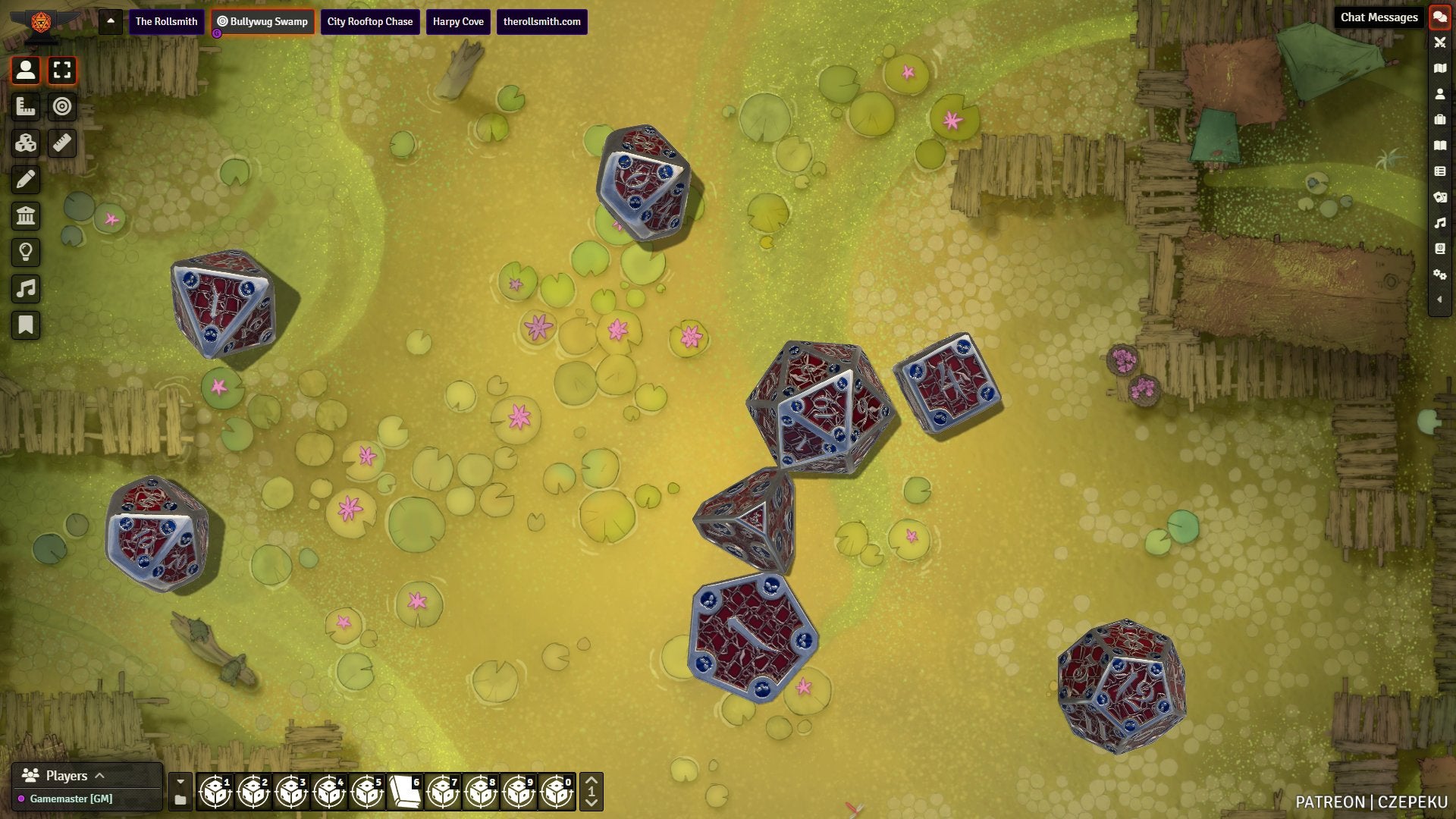Choose the Walls building-columns control
Screen dimensions: 1456x819
26,216
